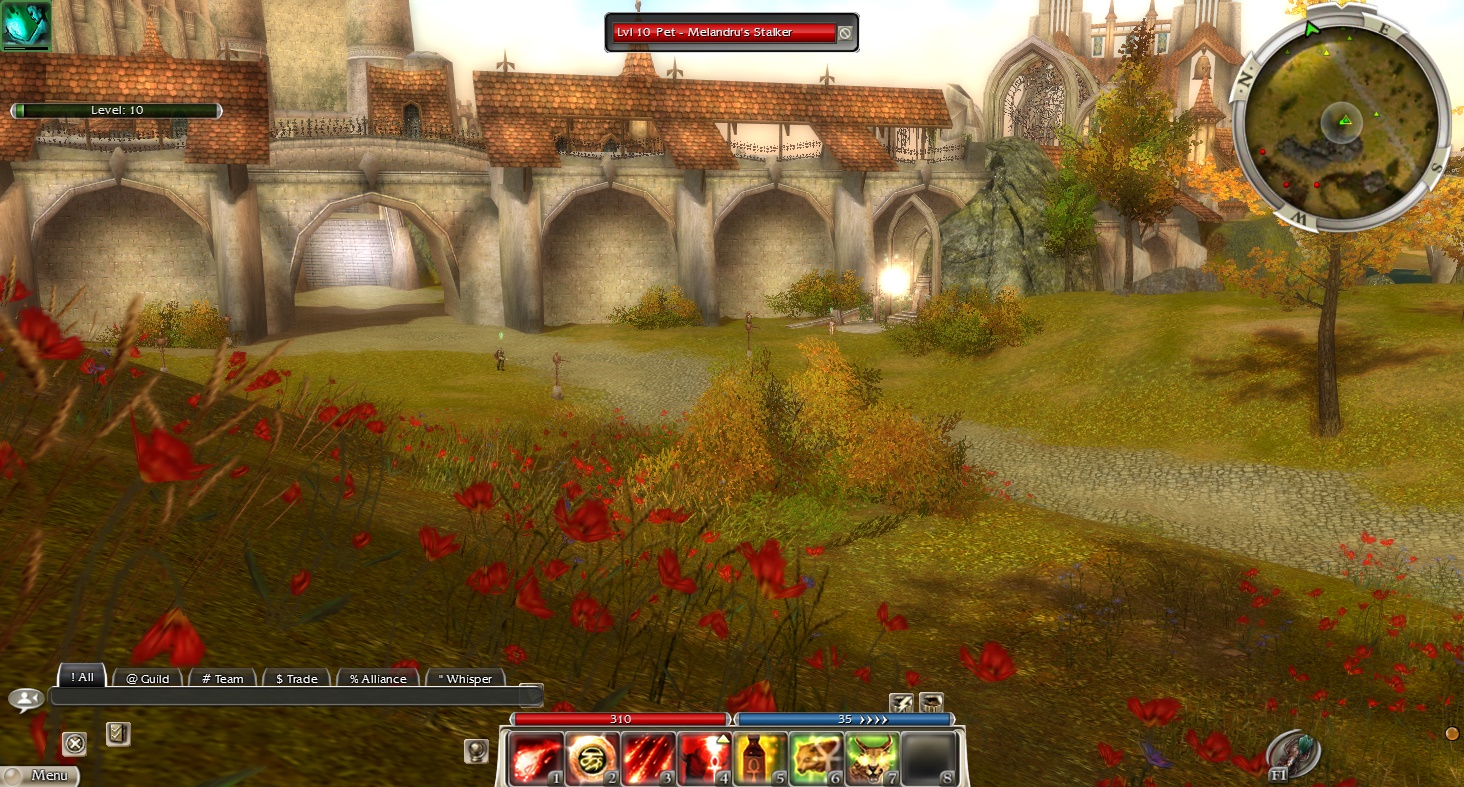Select the Guild chat tab
The image size is (1464, 787).
(x=147, y=679)
